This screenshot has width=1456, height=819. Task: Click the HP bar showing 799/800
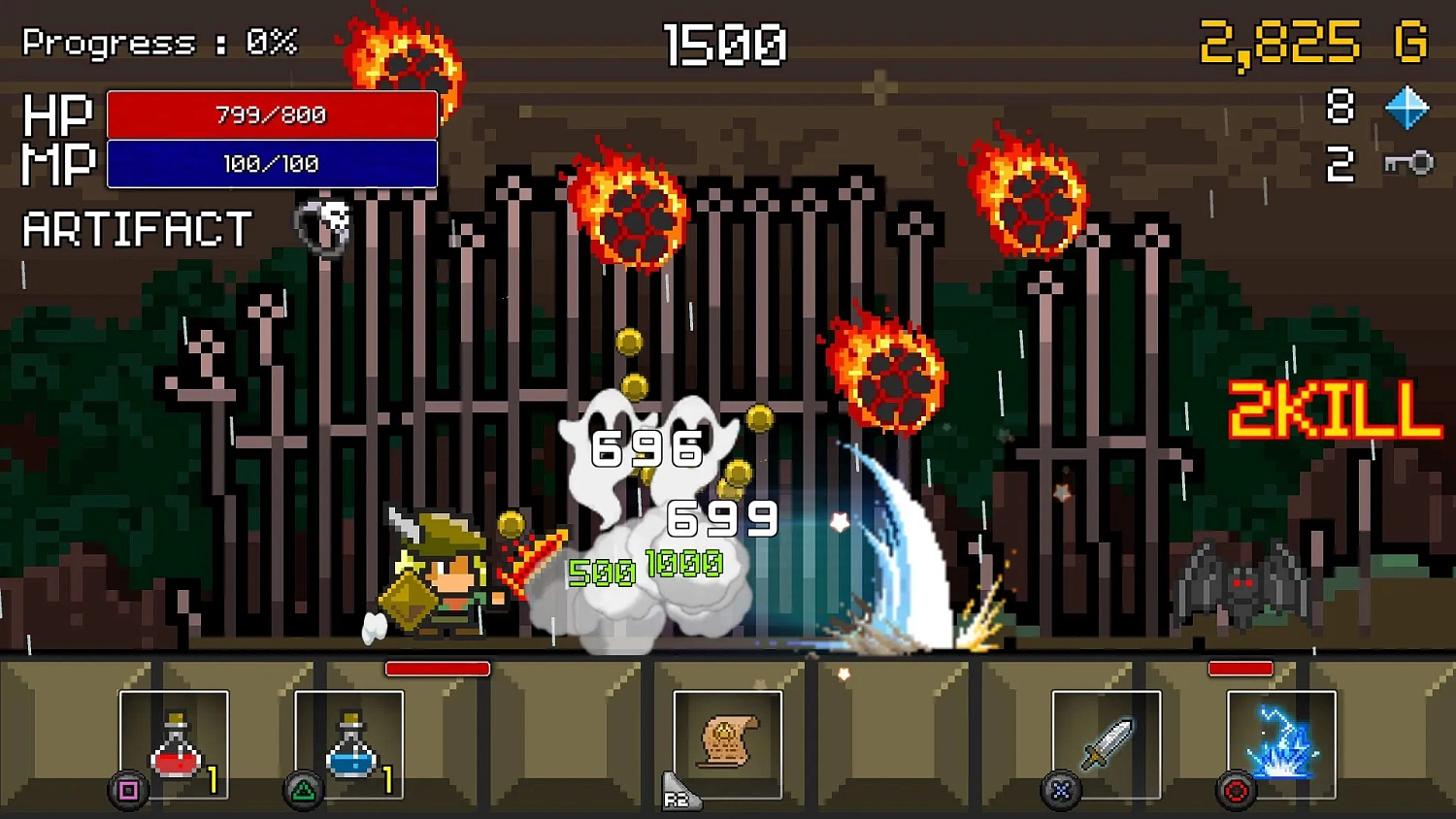272,115
